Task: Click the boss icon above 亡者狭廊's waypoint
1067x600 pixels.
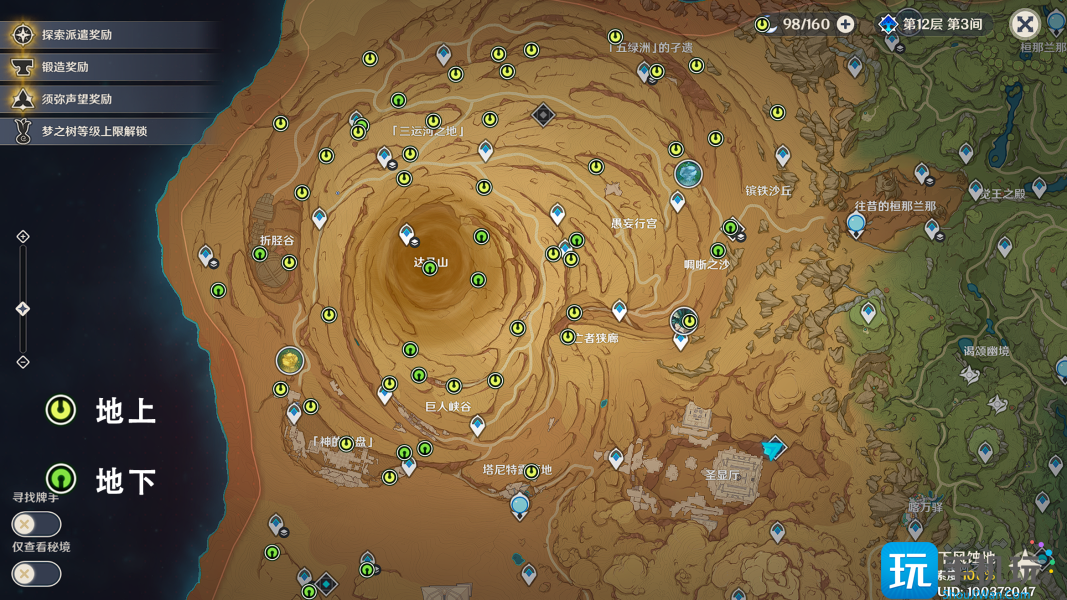Action: point(683,320)
